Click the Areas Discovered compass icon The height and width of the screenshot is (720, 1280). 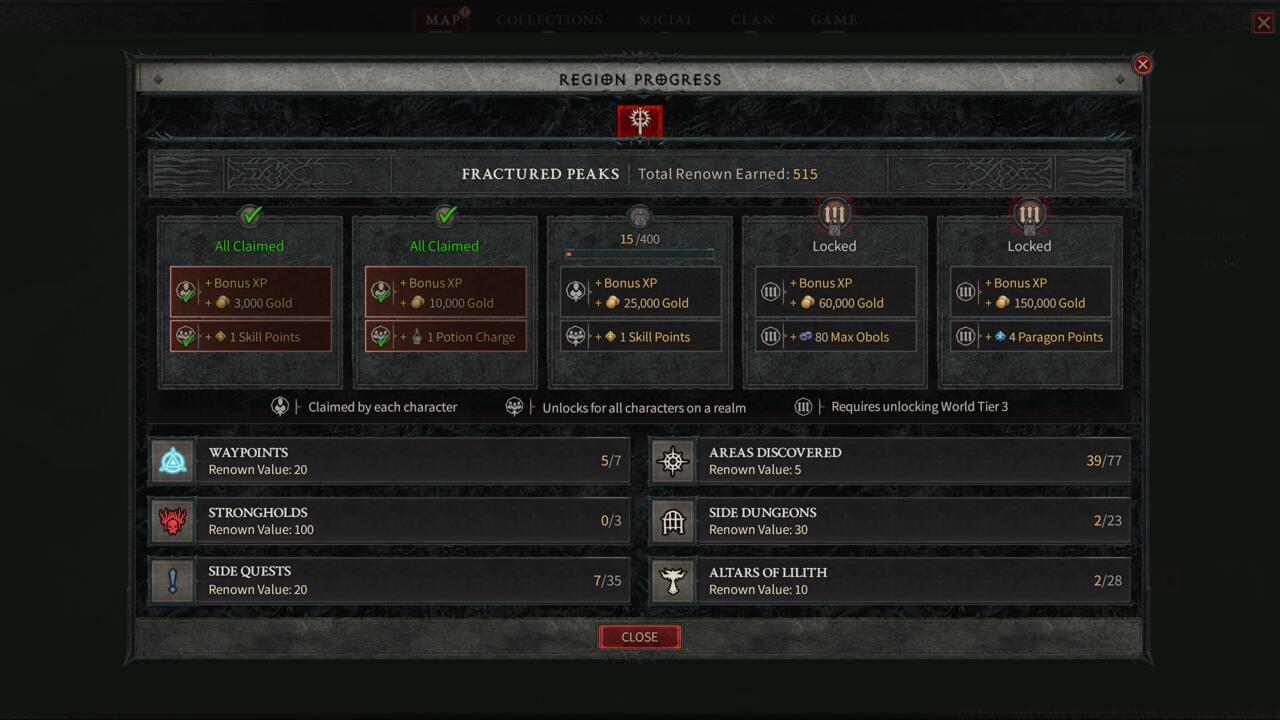point(672,461)
